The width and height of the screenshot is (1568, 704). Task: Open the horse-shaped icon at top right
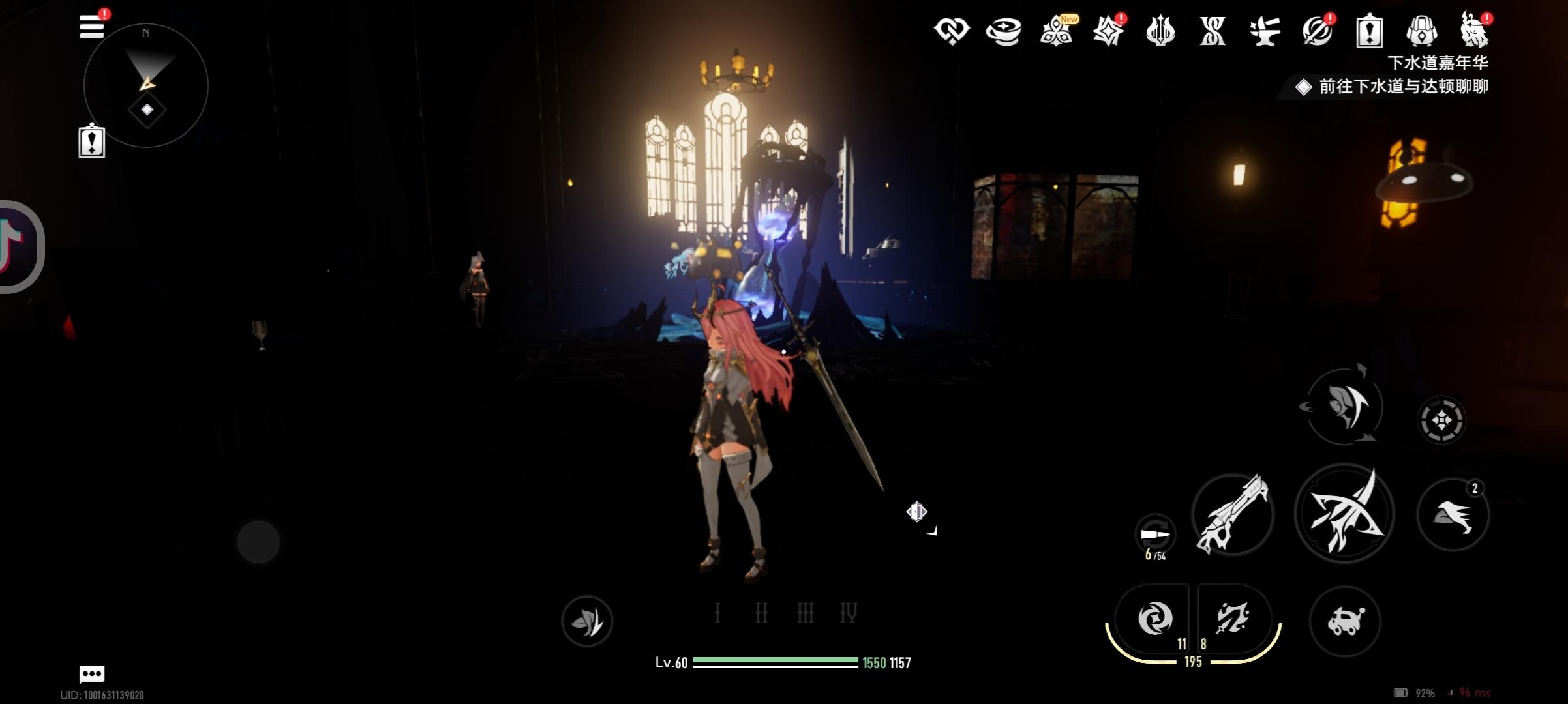point(1473,31)
